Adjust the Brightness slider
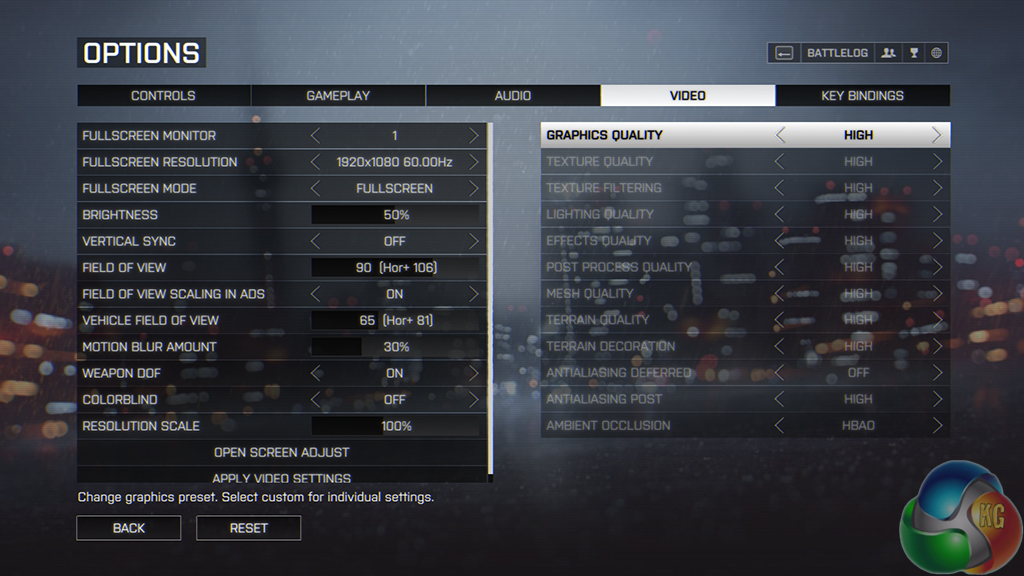 (x=397, y=215)
